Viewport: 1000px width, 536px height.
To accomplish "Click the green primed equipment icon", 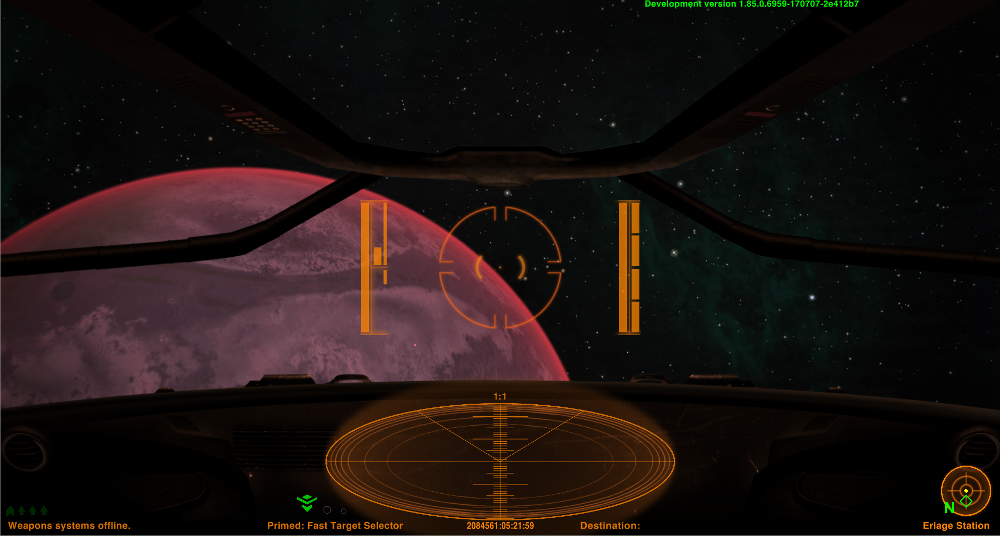I will [306, 503].
